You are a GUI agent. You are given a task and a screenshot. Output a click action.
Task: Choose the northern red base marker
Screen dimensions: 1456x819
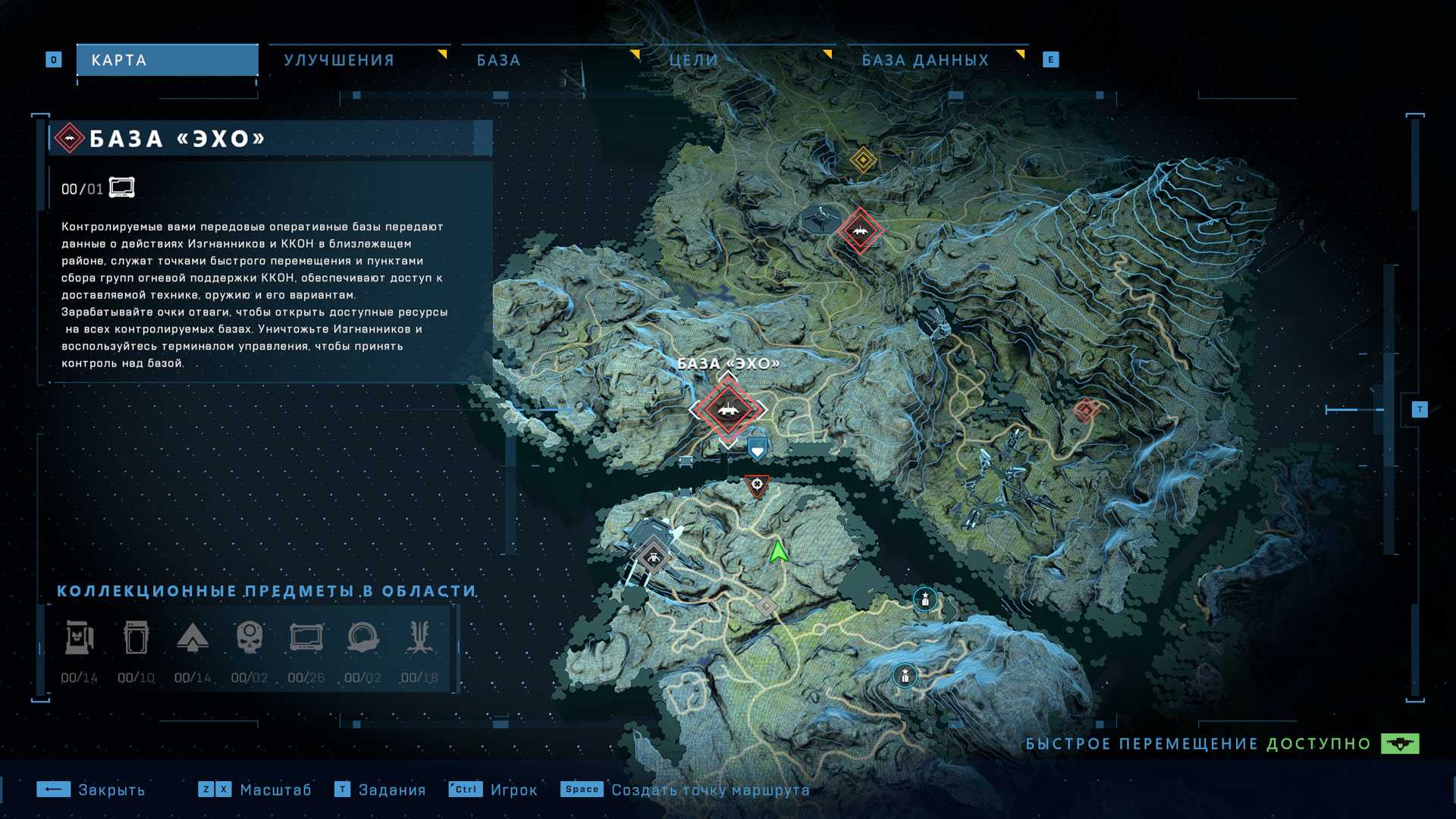[x=860, y=230]
